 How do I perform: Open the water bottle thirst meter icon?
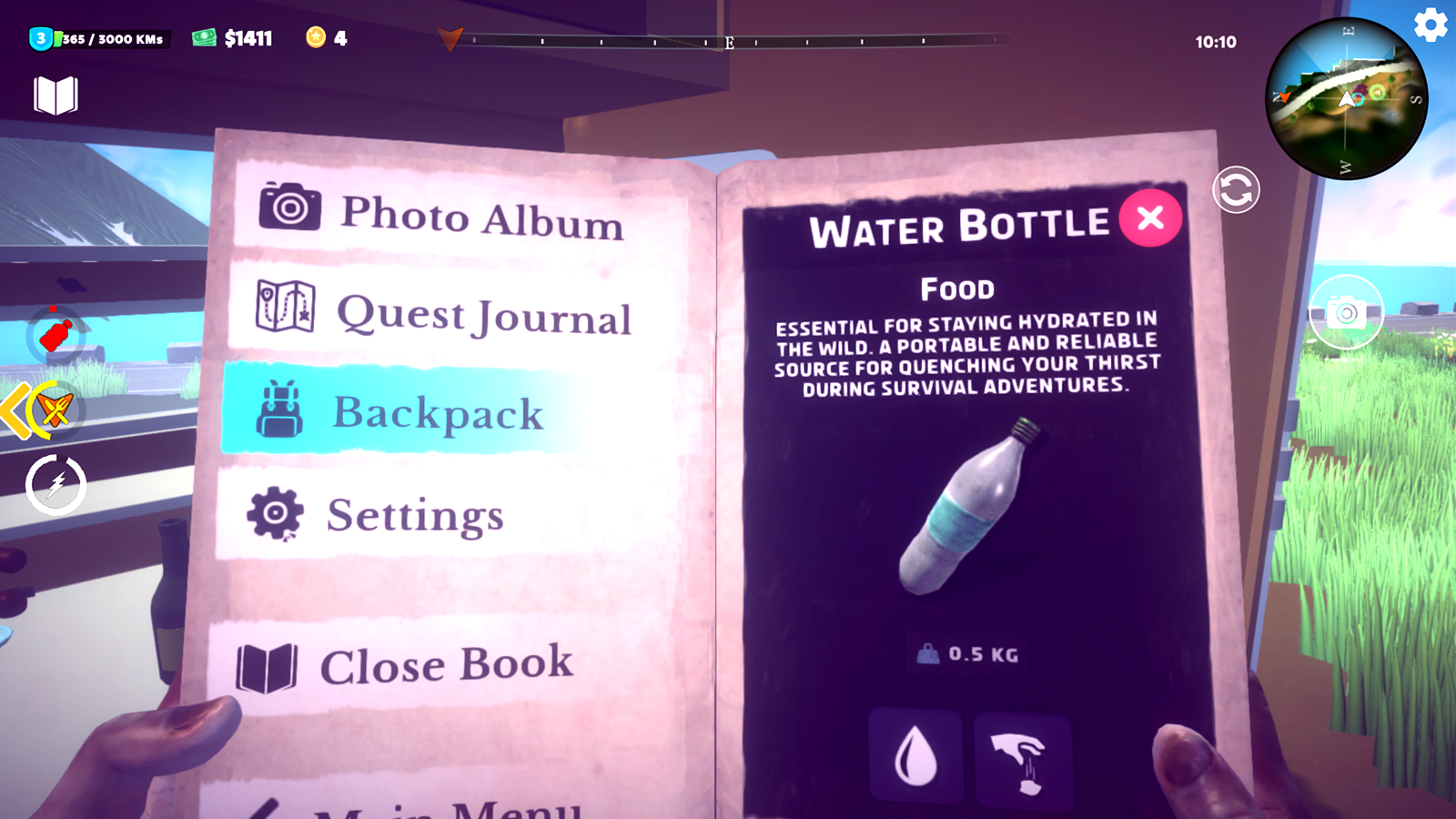(x=55, y=334)
